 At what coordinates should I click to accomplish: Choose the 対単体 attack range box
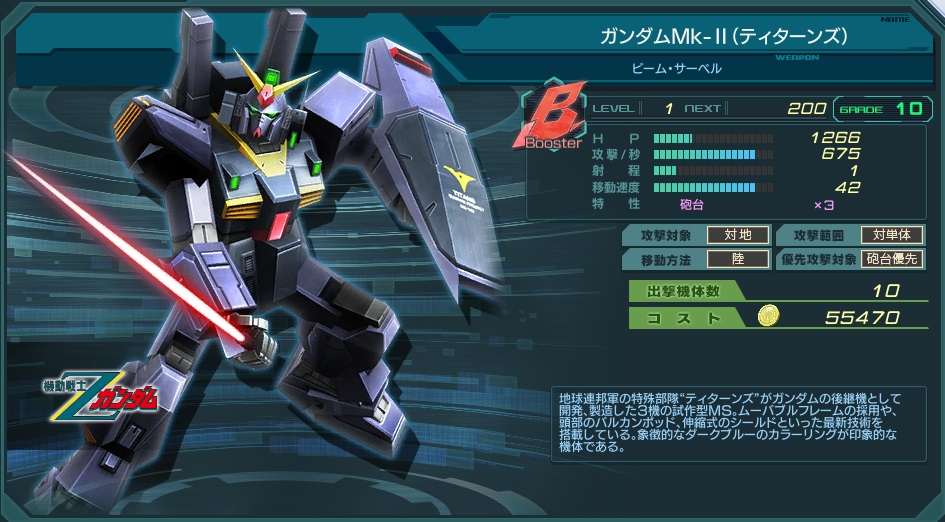[892, 235]
